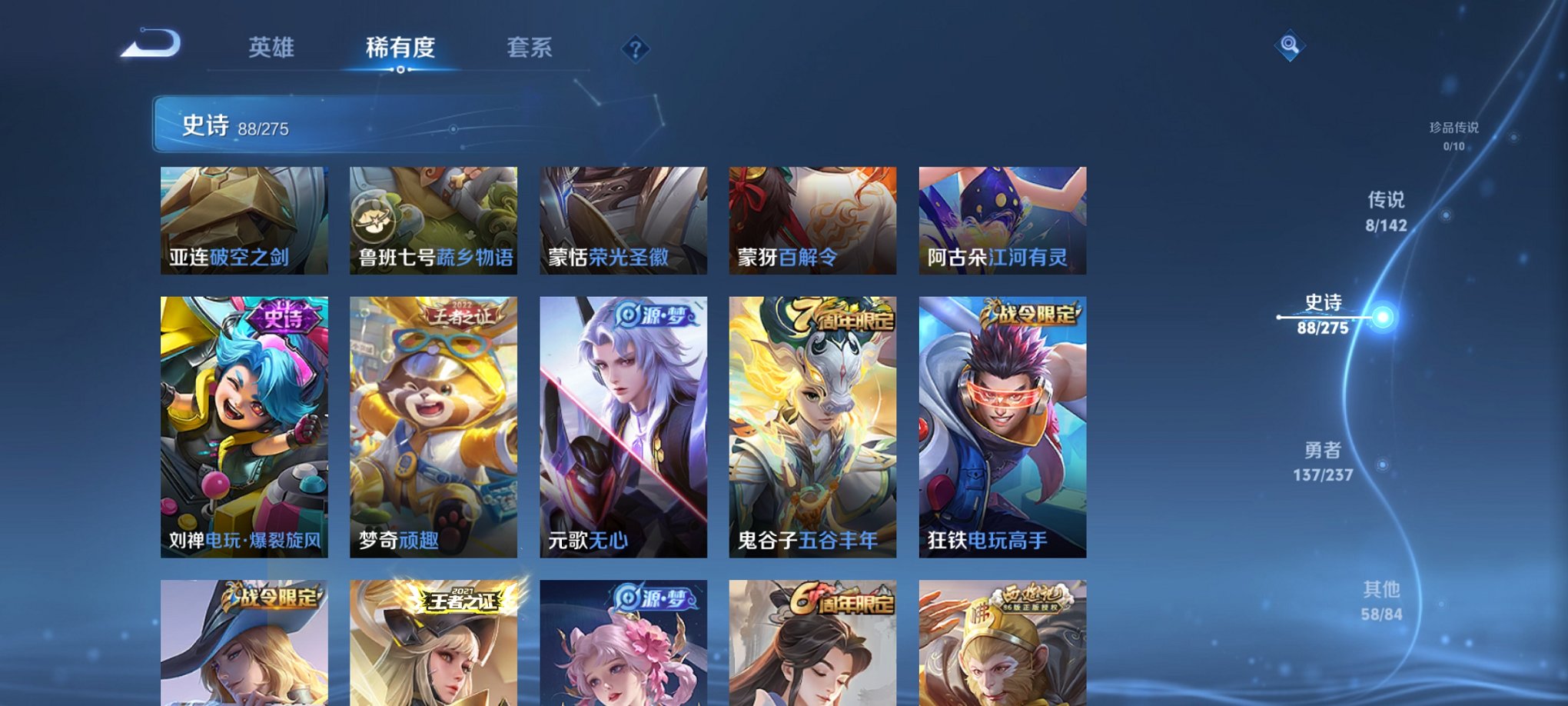Open the 亚连破空之剑 skin thumbnail
The image size is (1568, 706).
(244, 219)
